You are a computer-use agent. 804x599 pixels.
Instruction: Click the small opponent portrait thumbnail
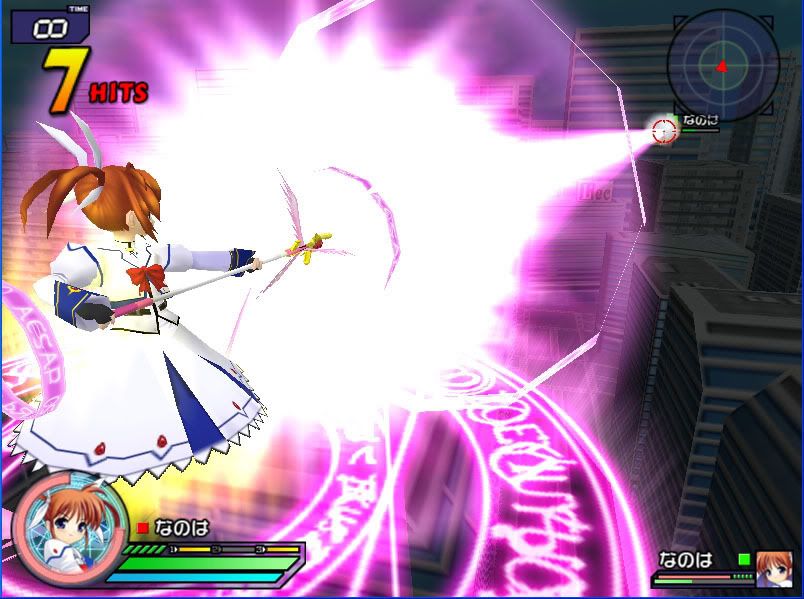tap(772, 567)
